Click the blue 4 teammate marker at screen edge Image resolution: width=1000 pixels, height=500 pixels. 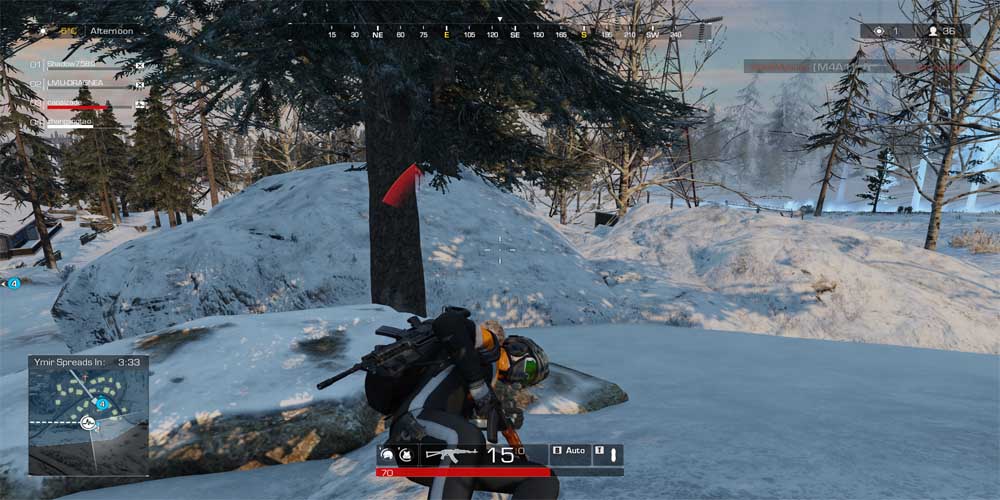tap(14, 284)
